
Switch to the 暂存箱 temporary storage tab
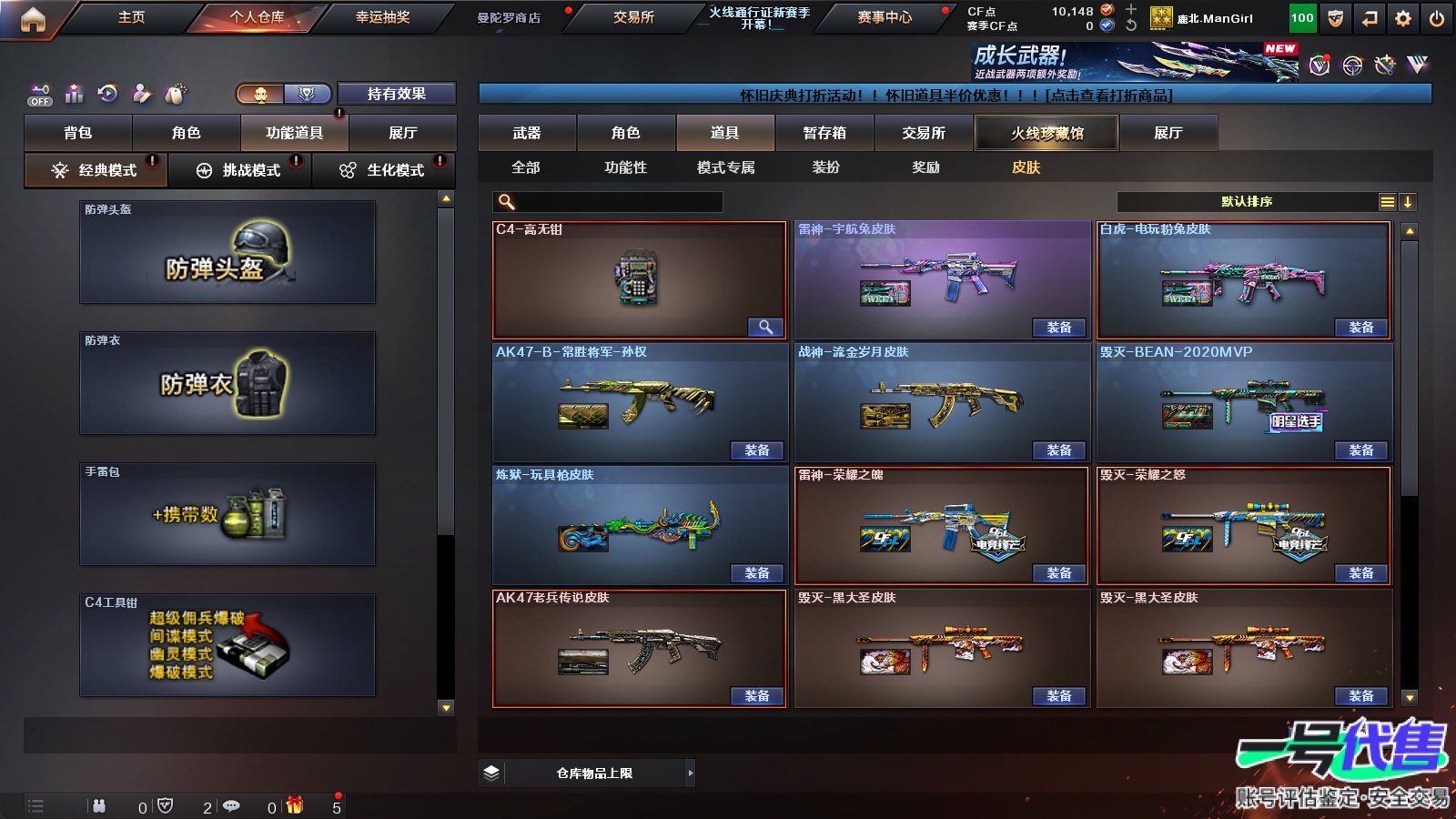[824, 133]
